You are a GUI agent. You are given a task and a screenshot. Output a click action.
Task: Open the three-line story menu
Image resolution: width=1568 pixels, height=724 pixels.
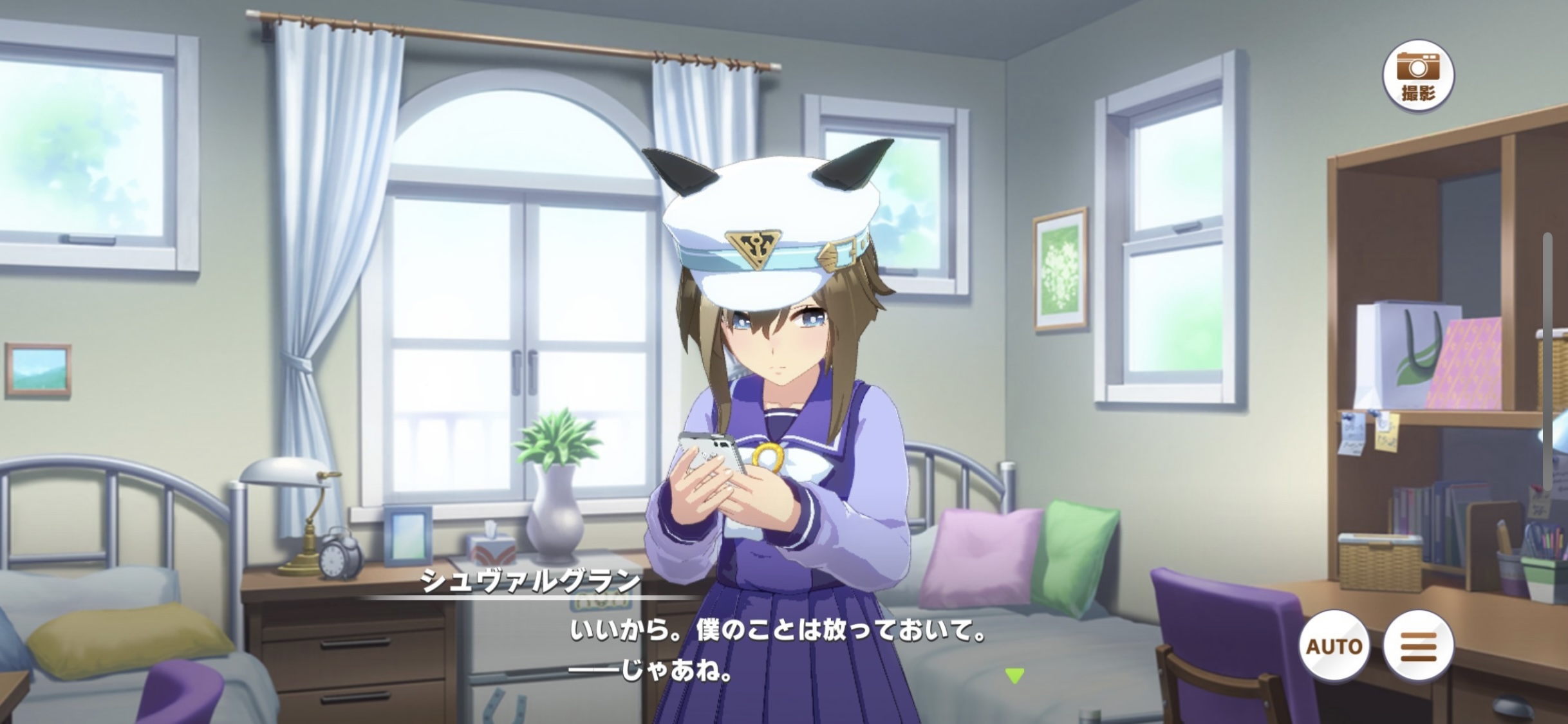coord(1418,645)
